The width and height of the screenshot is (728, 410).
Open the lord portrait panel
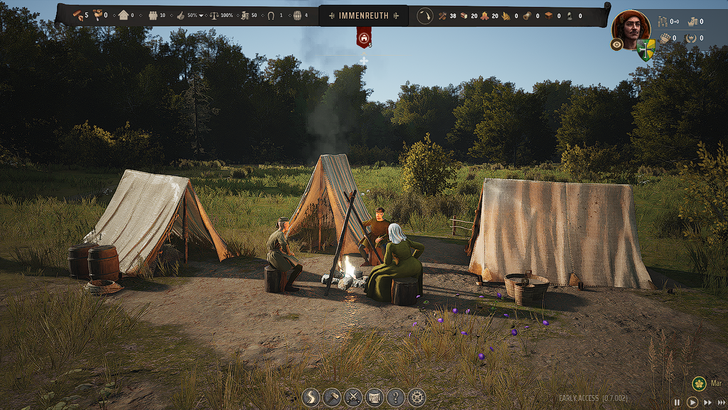click(x=631, y=26)
